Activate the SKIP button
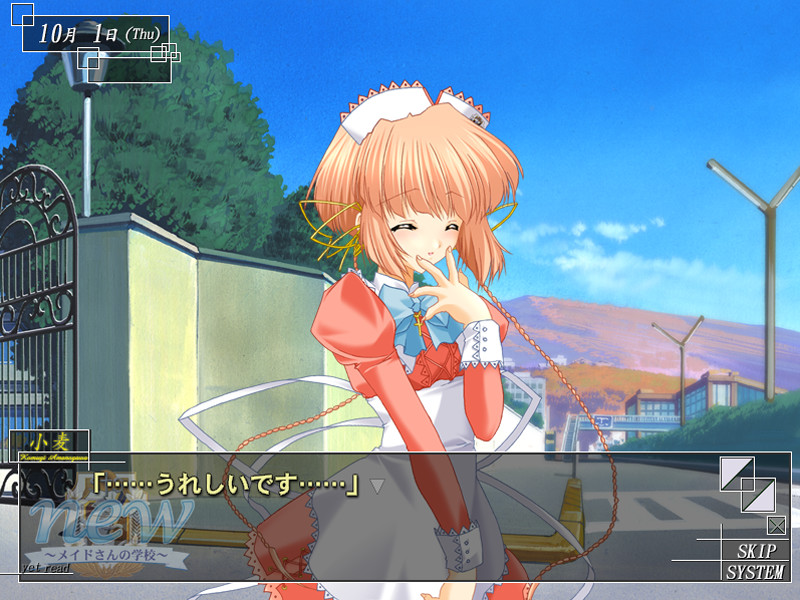This screenshot has height=600, width=800. pos(763,551)
